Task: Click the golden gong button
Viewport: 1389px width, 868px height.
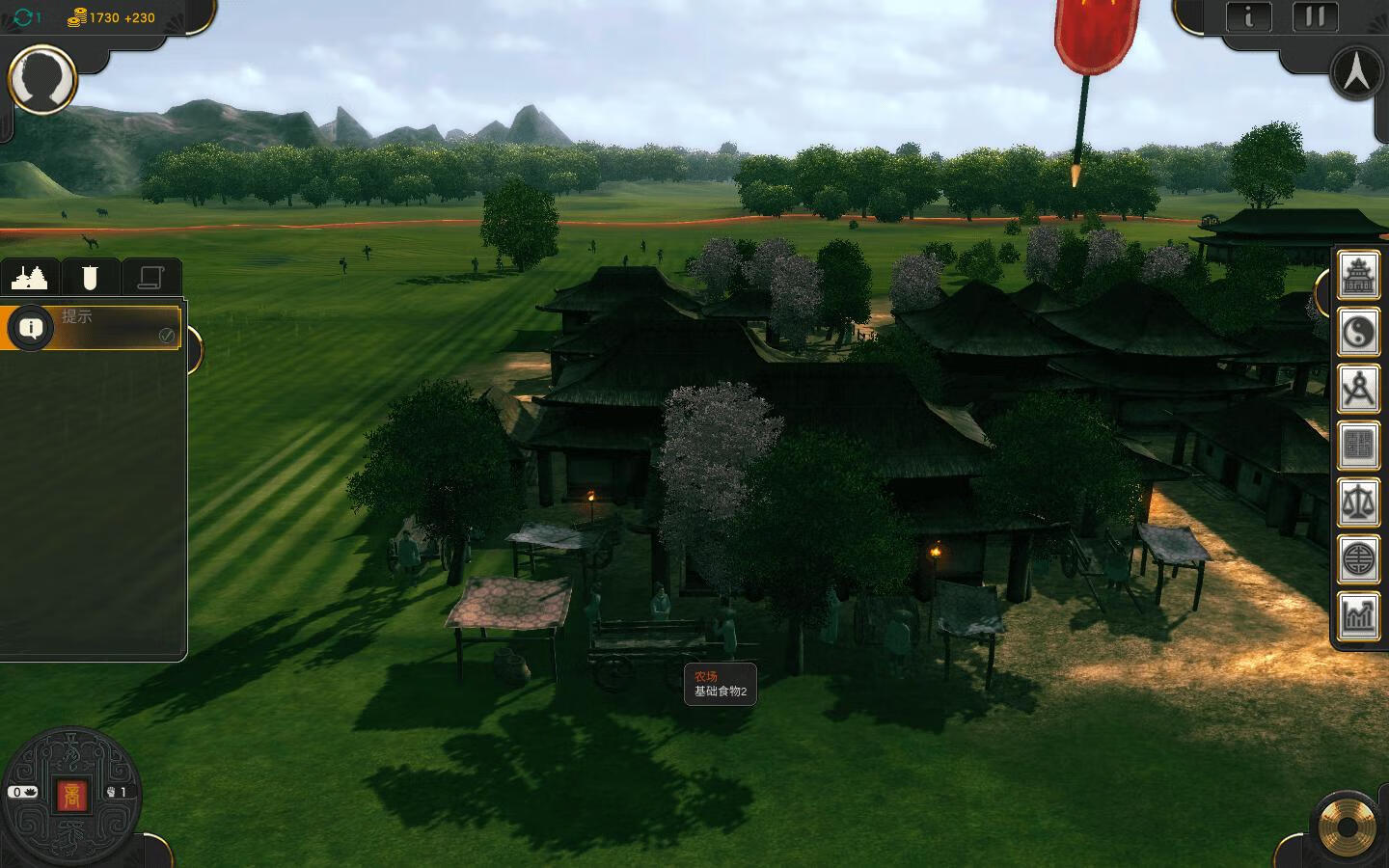Action: pos(1347,827)
